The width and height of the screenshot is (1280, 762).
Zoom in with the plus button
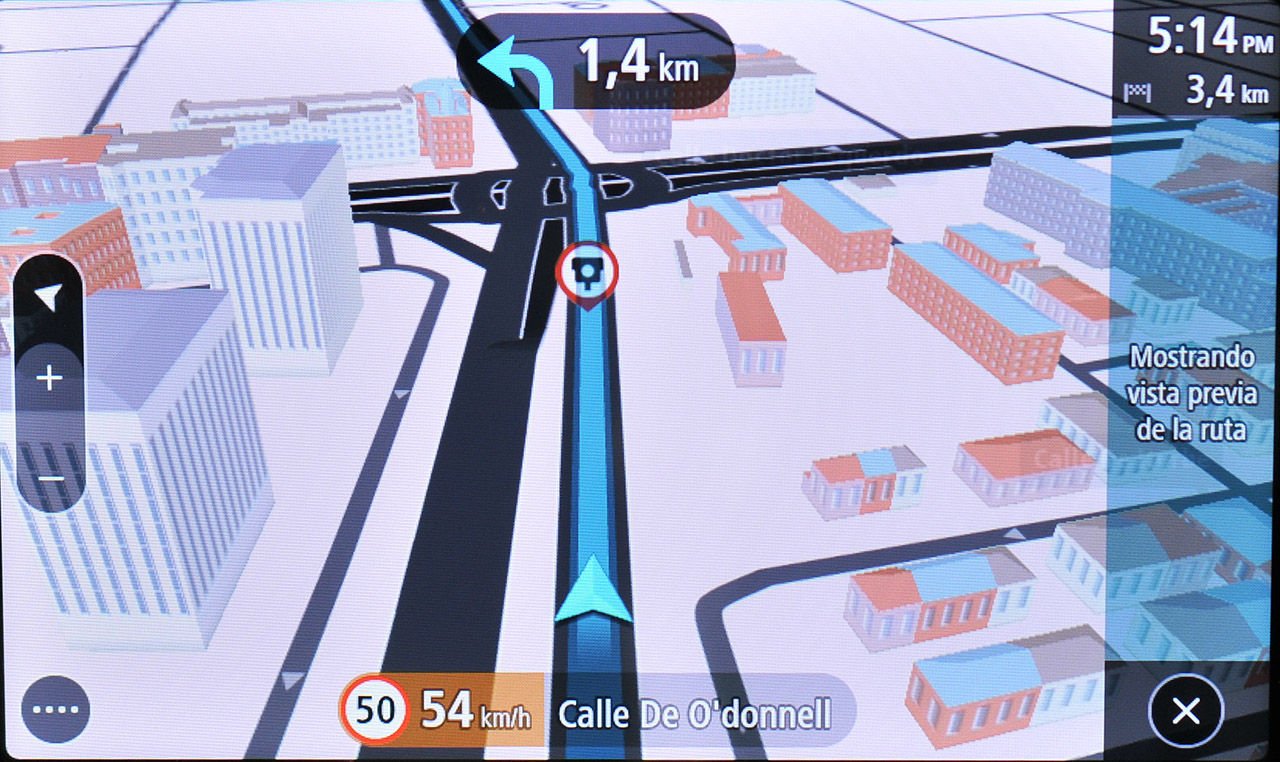(49, 379)
